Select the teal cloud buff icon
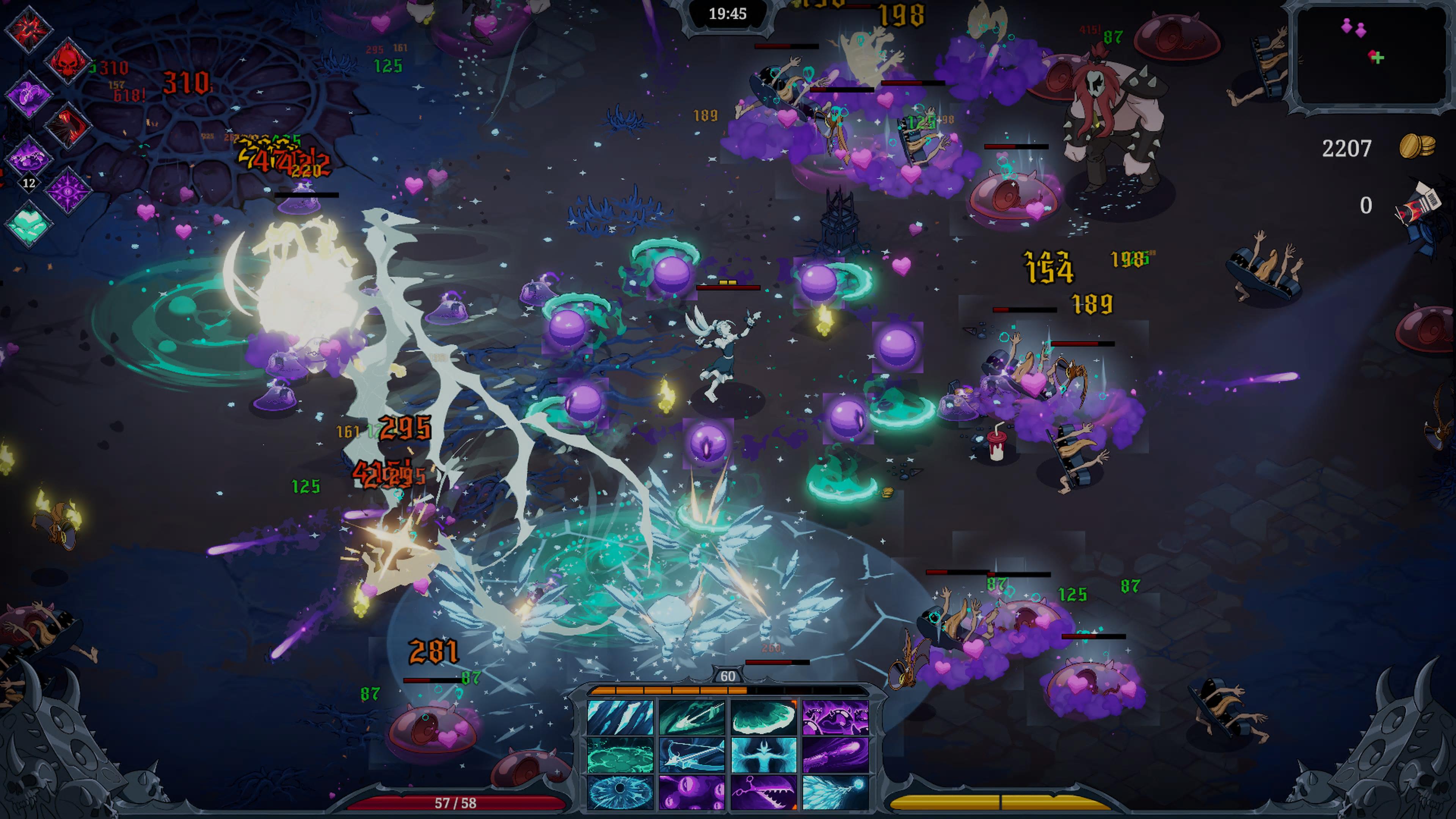This screenshot has height=819, width=1456. [x=28, y=223]
